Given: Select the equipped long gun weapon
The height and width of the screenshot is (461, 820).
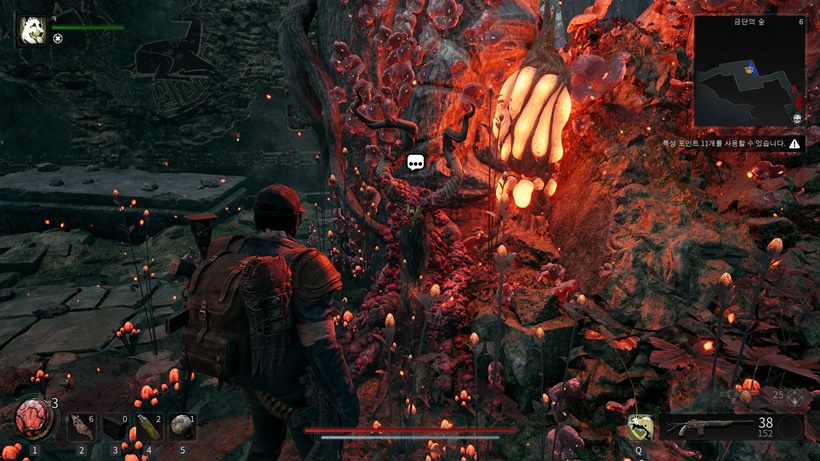Looking at the screenshot, I should 713,428.
